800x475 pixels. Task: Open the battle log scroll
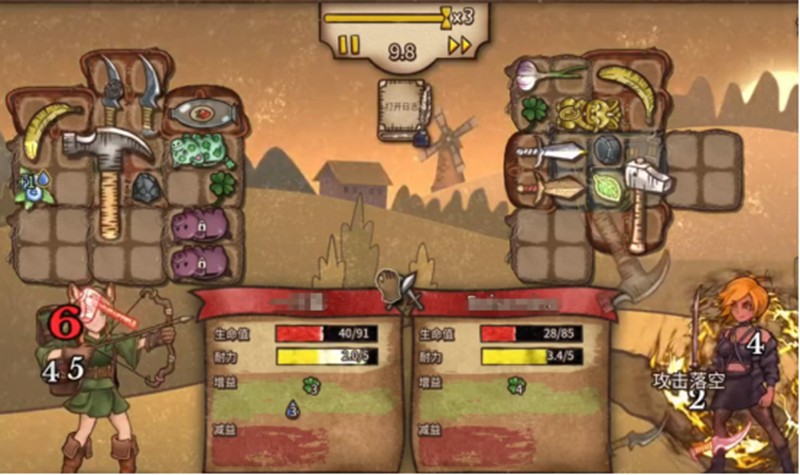point(402,108)
